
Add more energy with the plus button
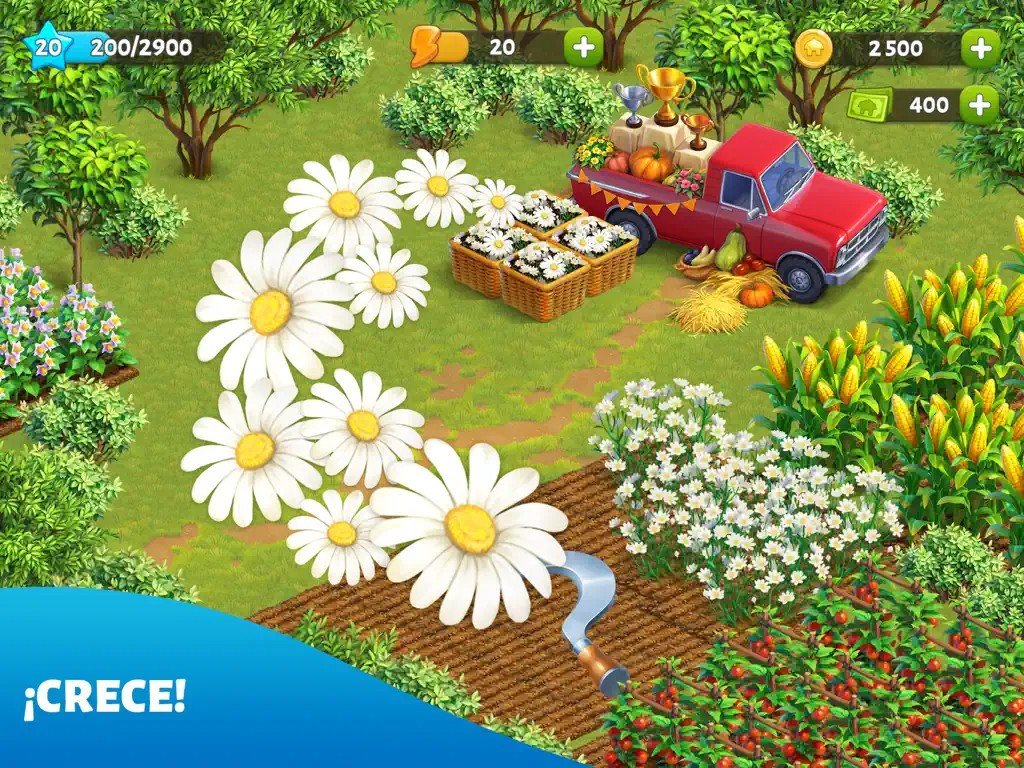583,46
